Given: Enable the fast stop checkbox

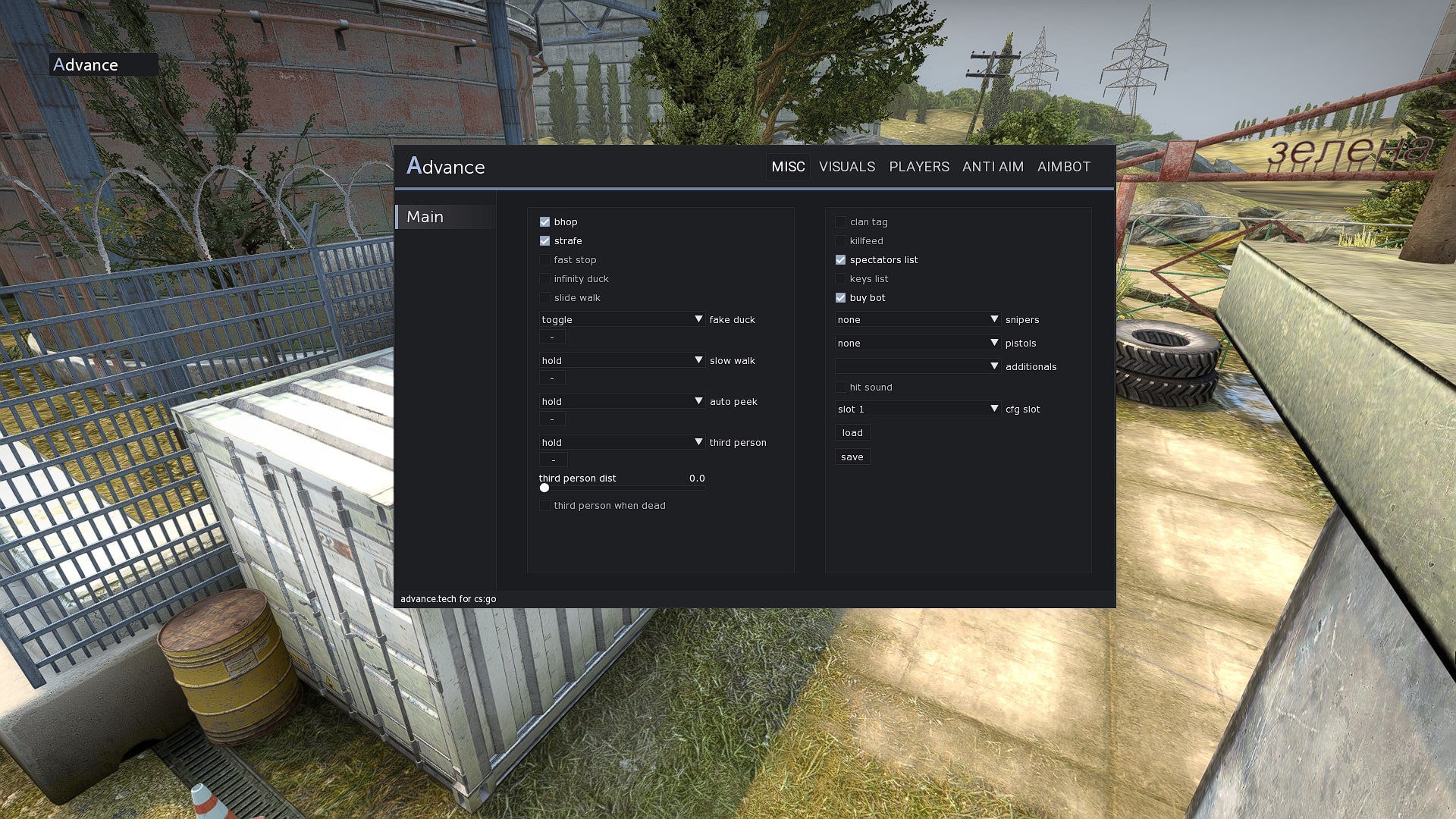Looking at the screenshot, I should pyautogui.click(x=544, y=259).
